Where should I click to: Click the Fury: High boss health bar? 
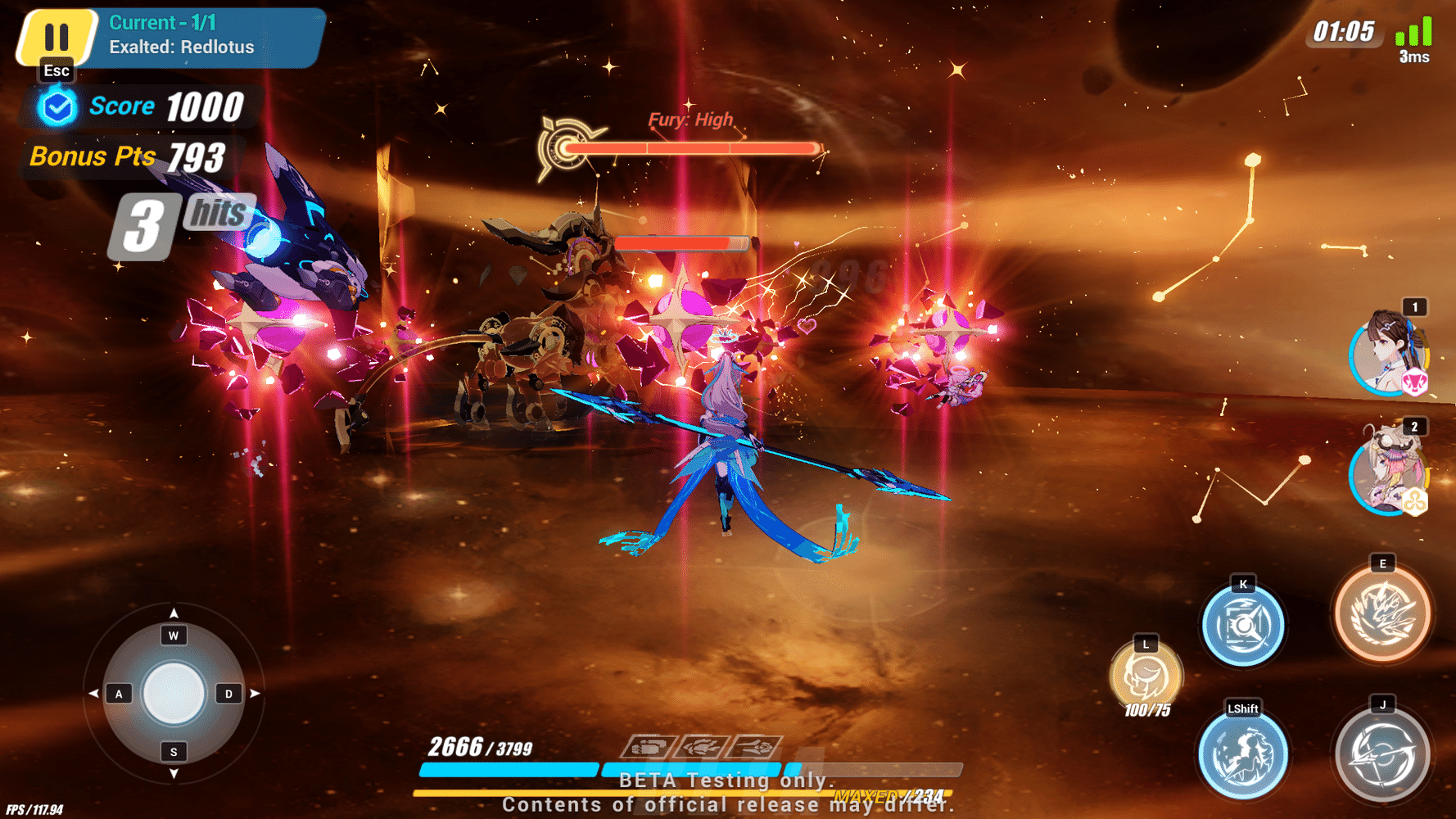pyautogui.click(x=690, y=147)
